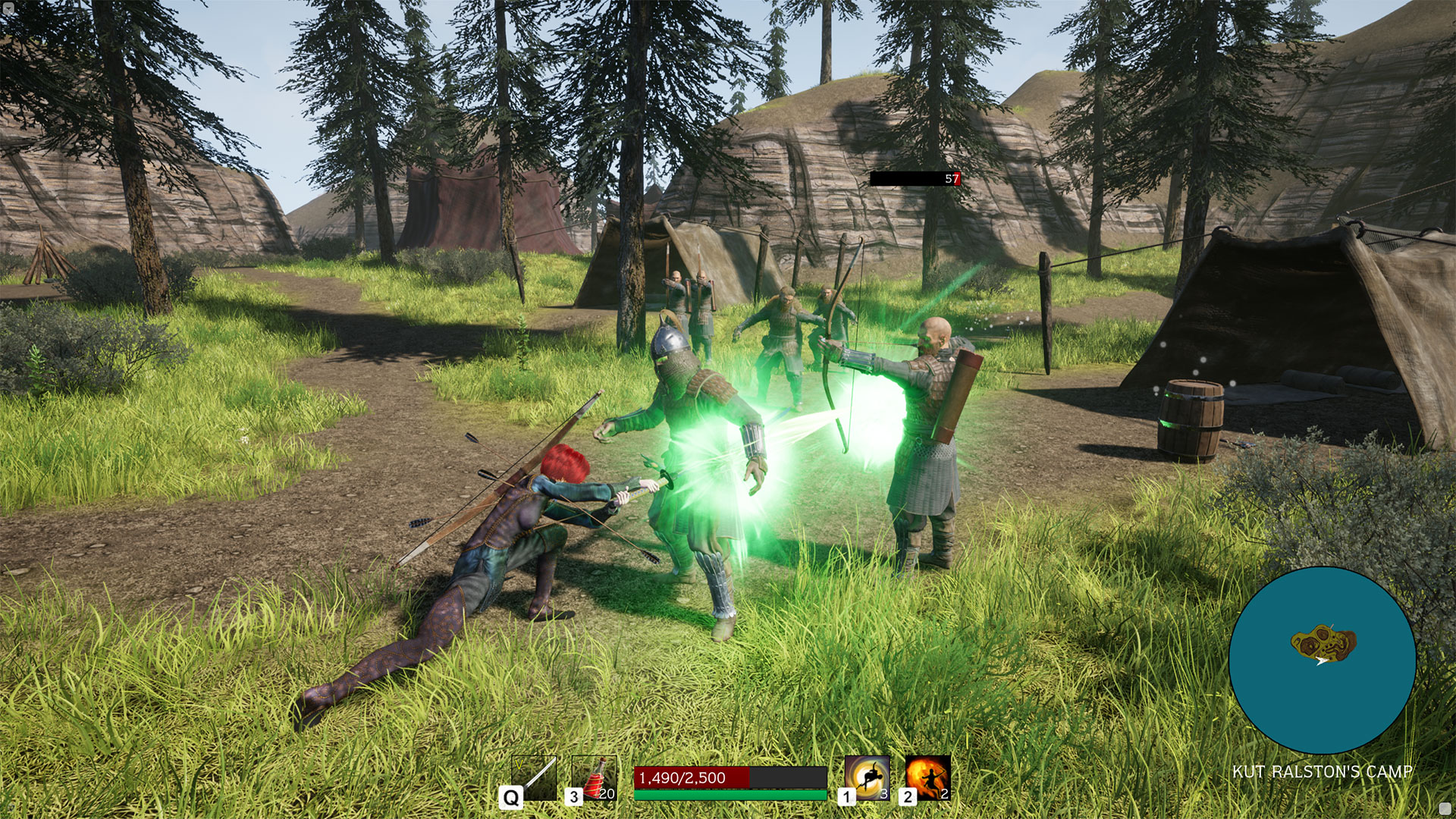Click the green stamina bar below the health bar
Viewport: 1456px width, 819px height.
pos(728,795)
